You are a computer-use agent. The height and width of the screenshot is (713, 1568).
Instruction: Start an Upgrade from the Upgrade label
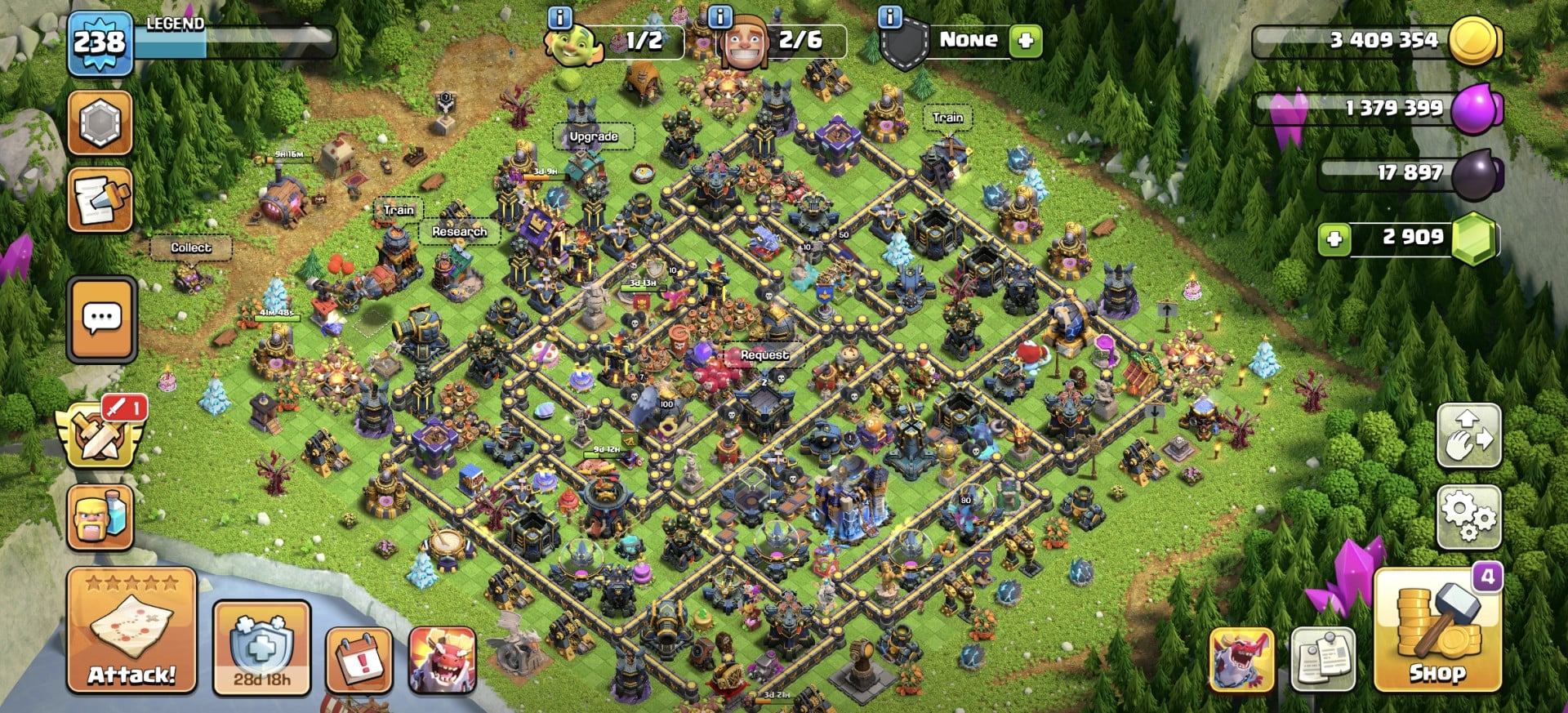pyautogui.click(x=594, y=136)
